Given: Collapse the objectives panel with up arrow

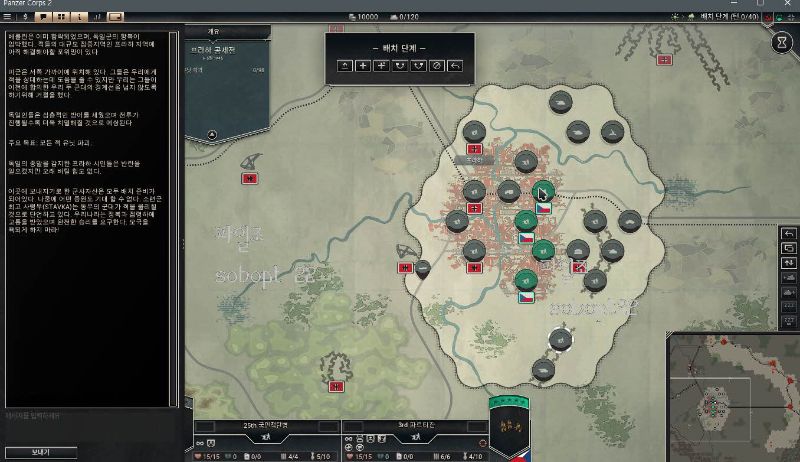Looking at the screenshot, I should click(x=212, y=133).
